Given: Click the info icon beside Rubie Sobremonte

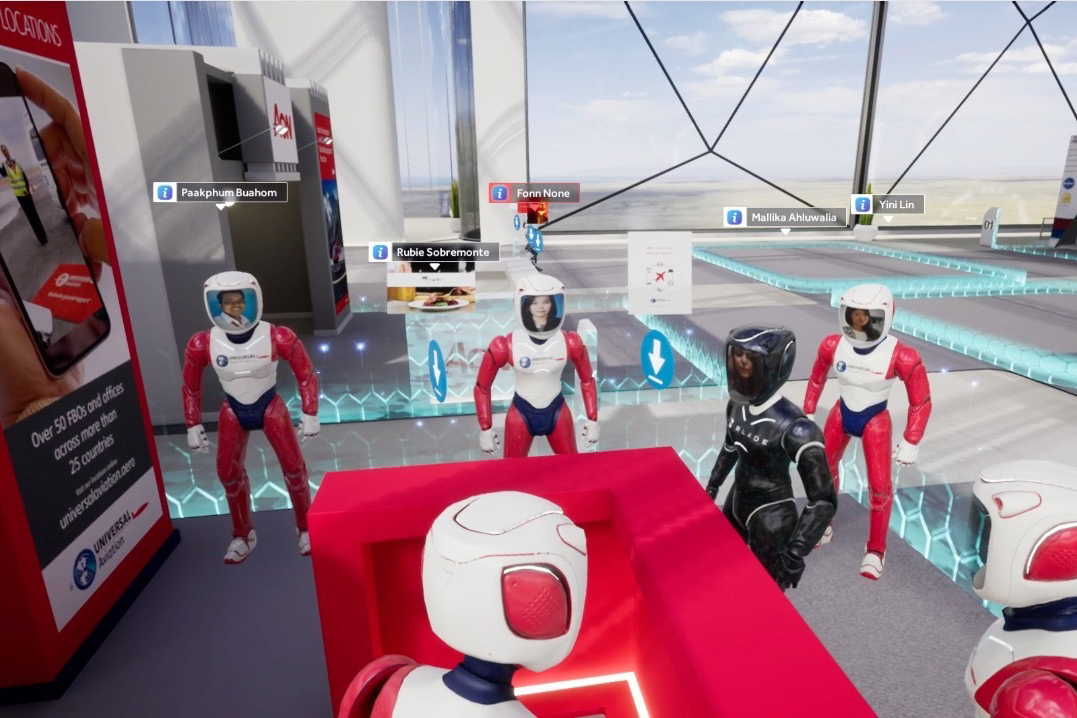Looking at the screenshot, I should [380, 252].
